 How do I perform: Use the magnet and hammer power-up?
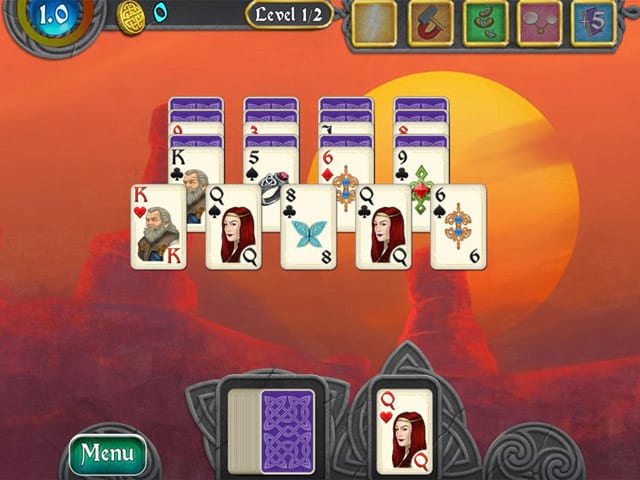(431, 23)
